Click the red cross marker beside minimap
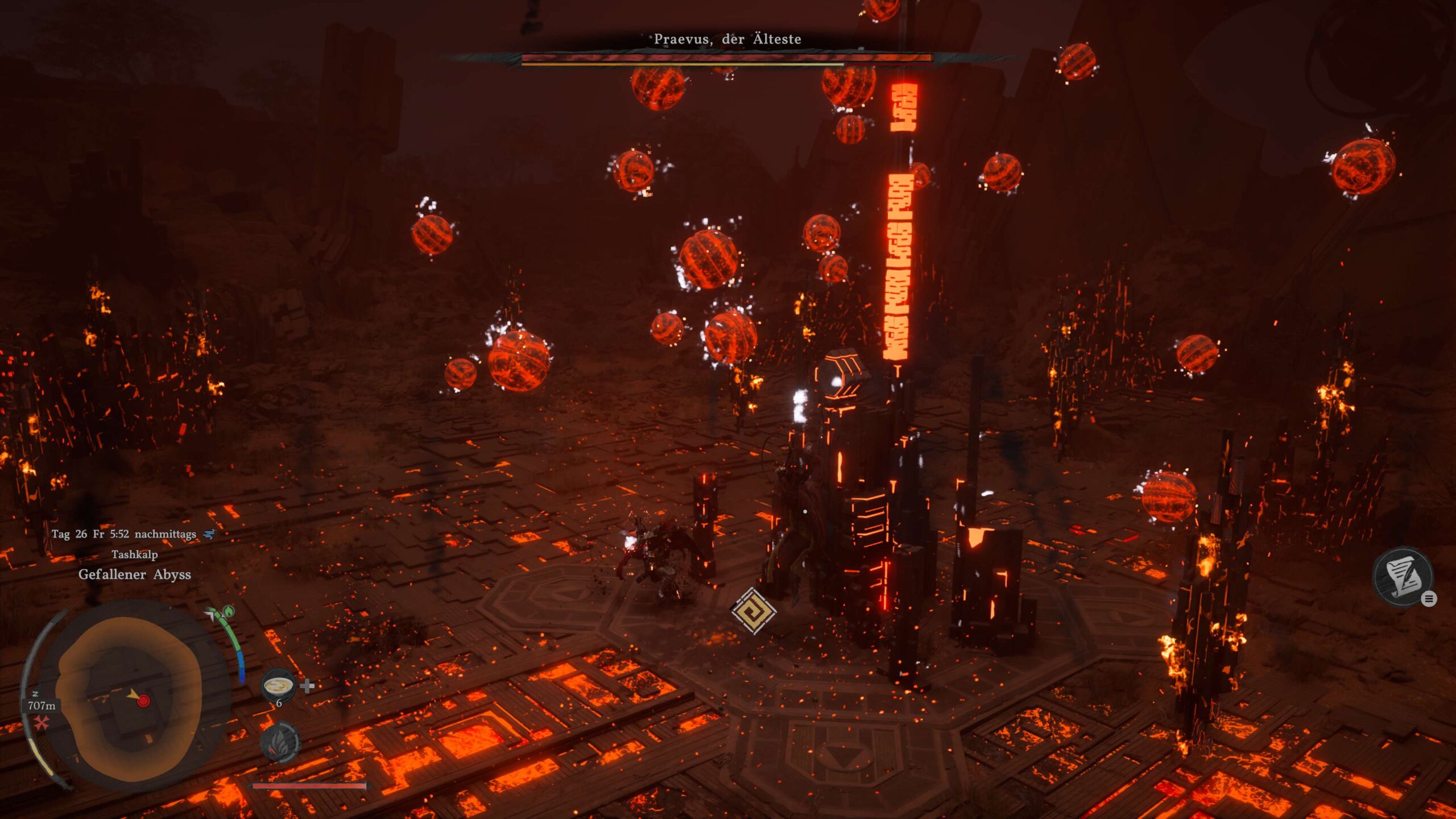Viewport: 1456px width, 819px height. (41, 723)
